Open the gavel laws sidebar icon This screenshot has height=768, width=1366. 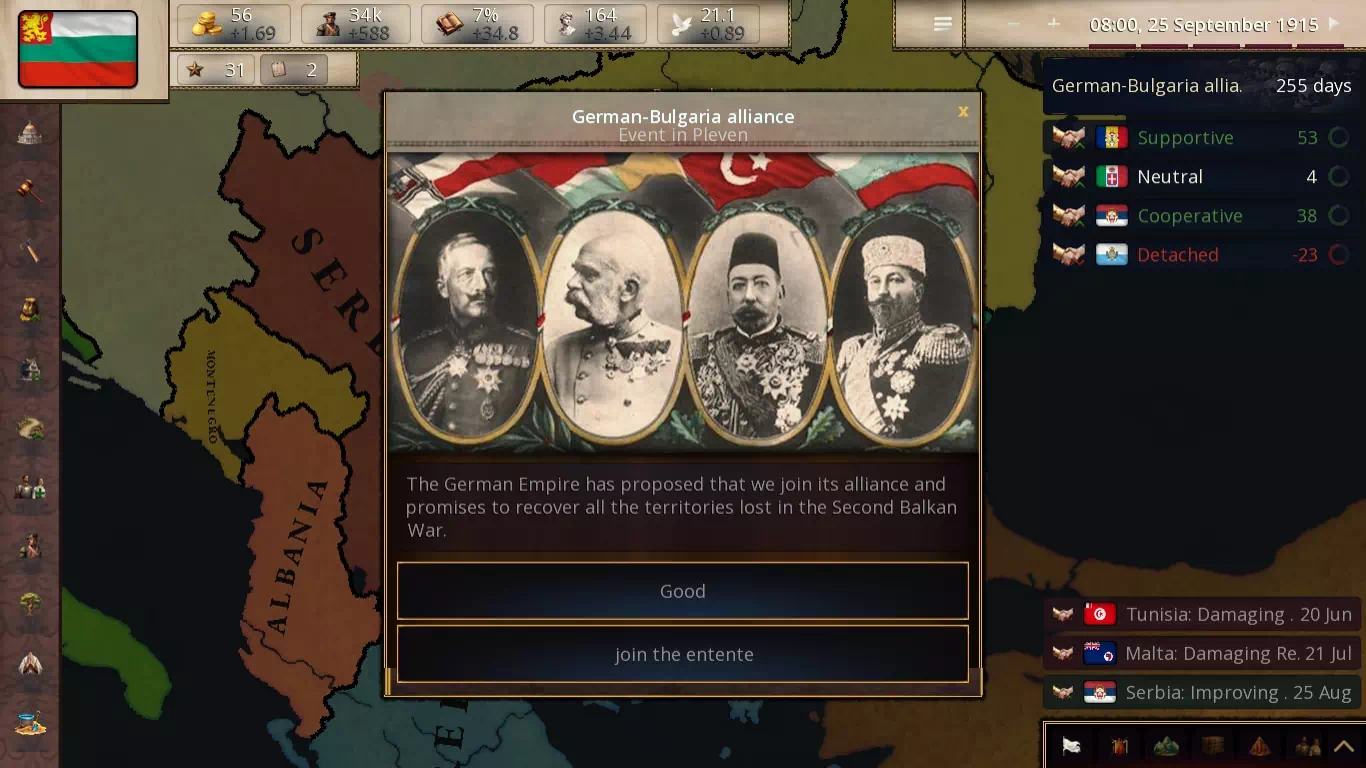(30, 190)
